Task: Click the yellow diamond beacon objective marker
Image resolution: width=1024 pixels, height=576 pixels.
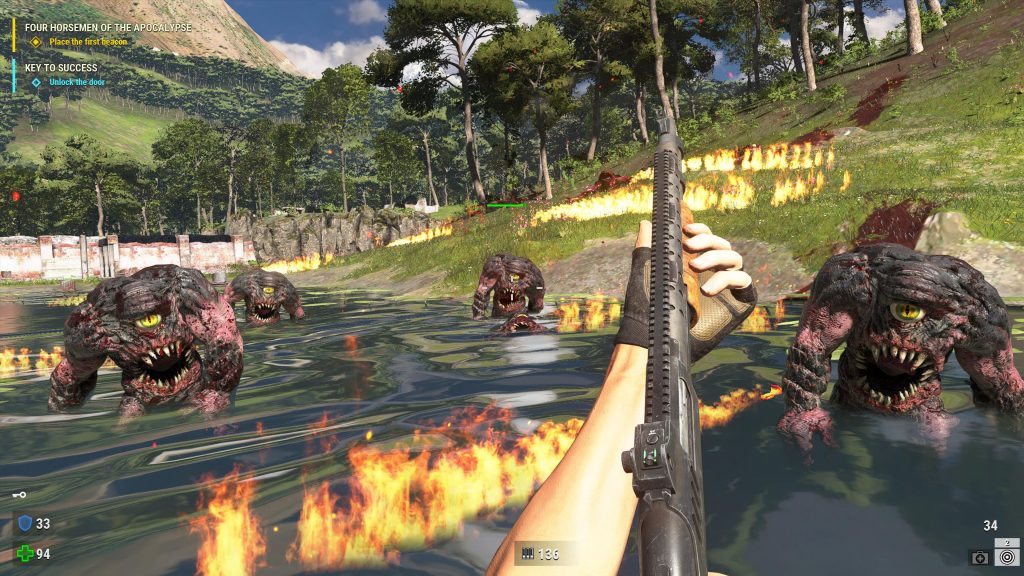Action: (x=36, y=42)
